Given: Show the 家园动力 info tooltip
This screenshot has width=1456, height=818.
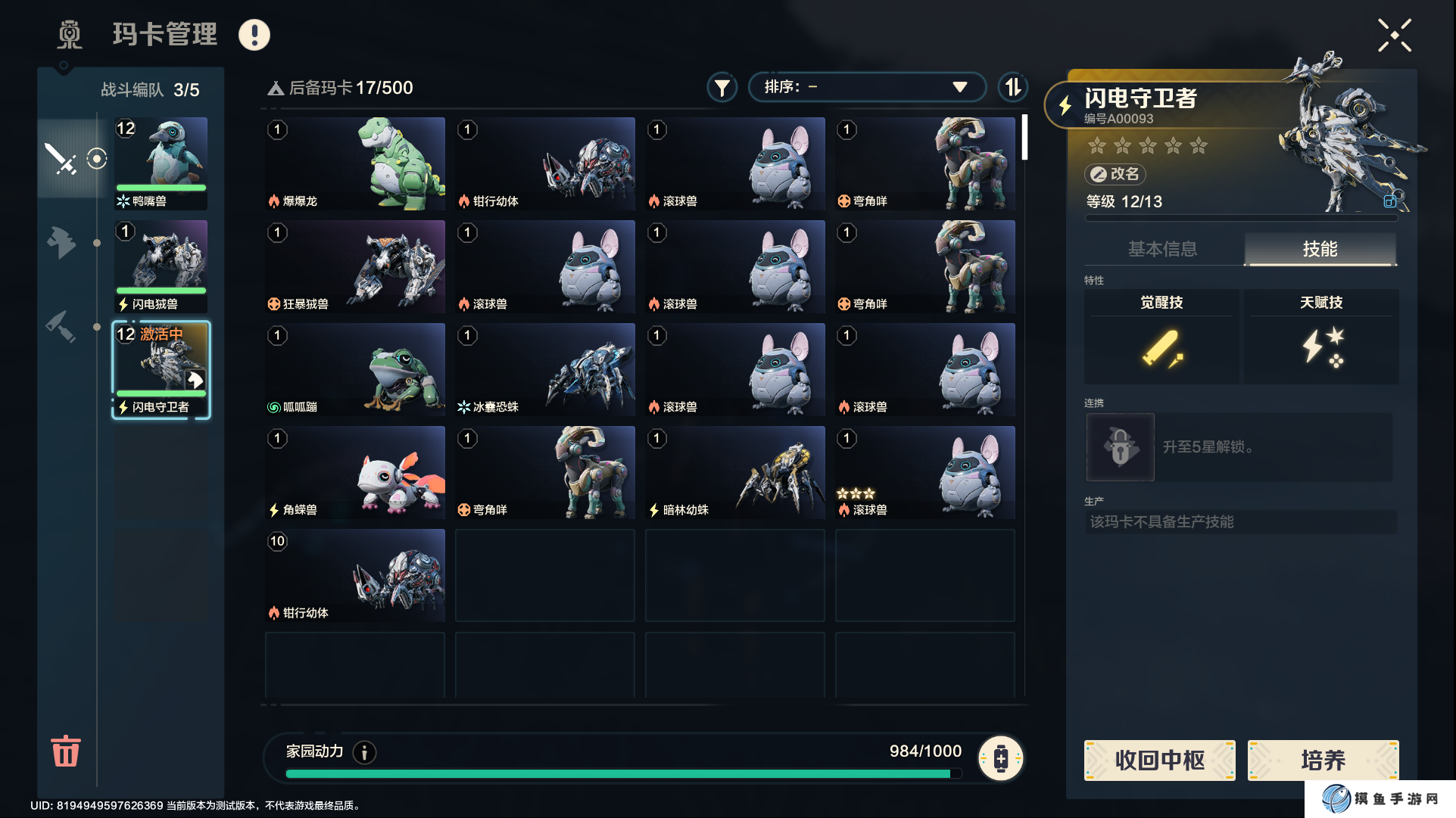Looking at the screenshot, I should point(365,752).
